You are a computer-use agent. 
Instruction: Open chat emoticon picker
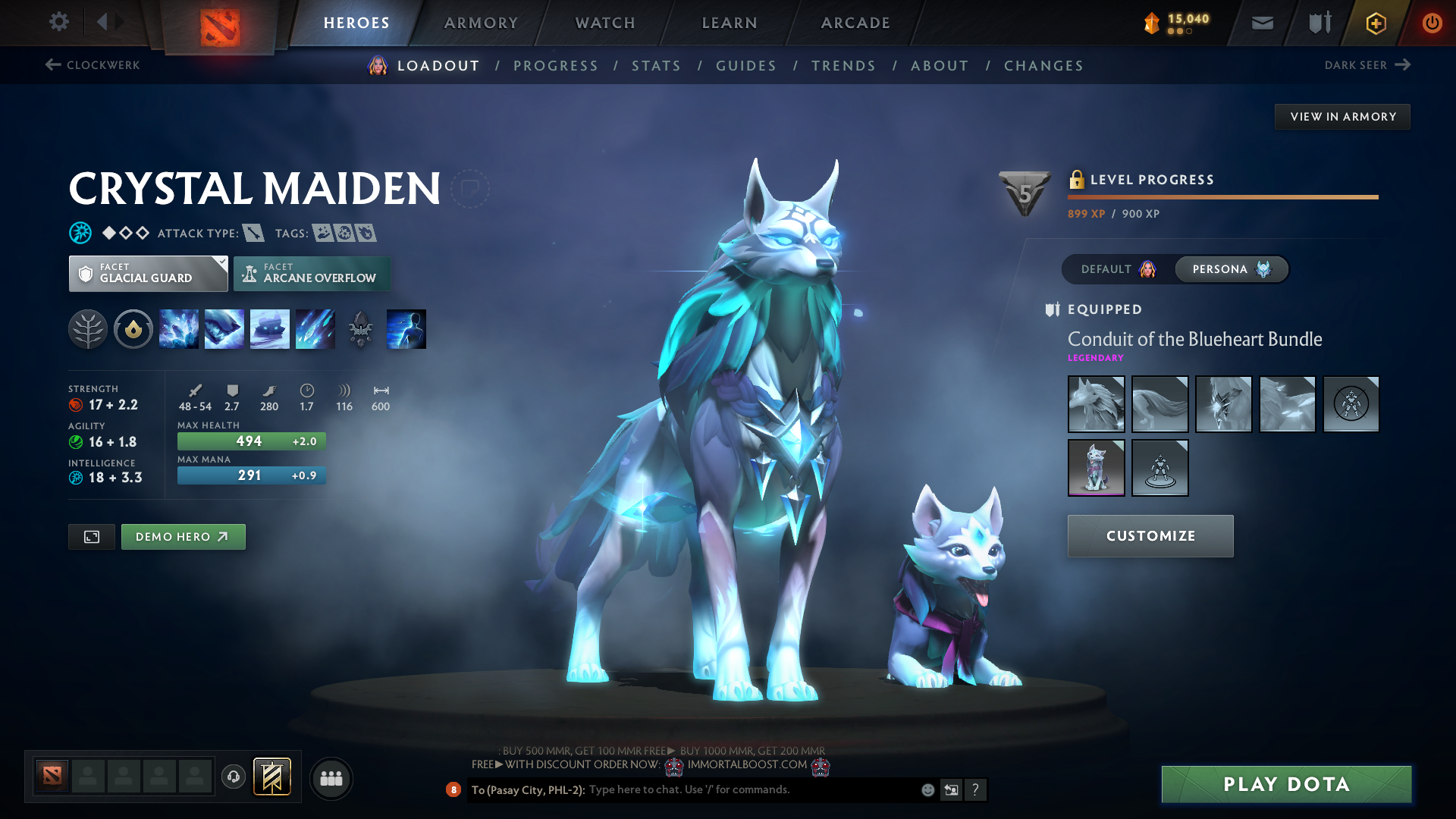(927, 789)
